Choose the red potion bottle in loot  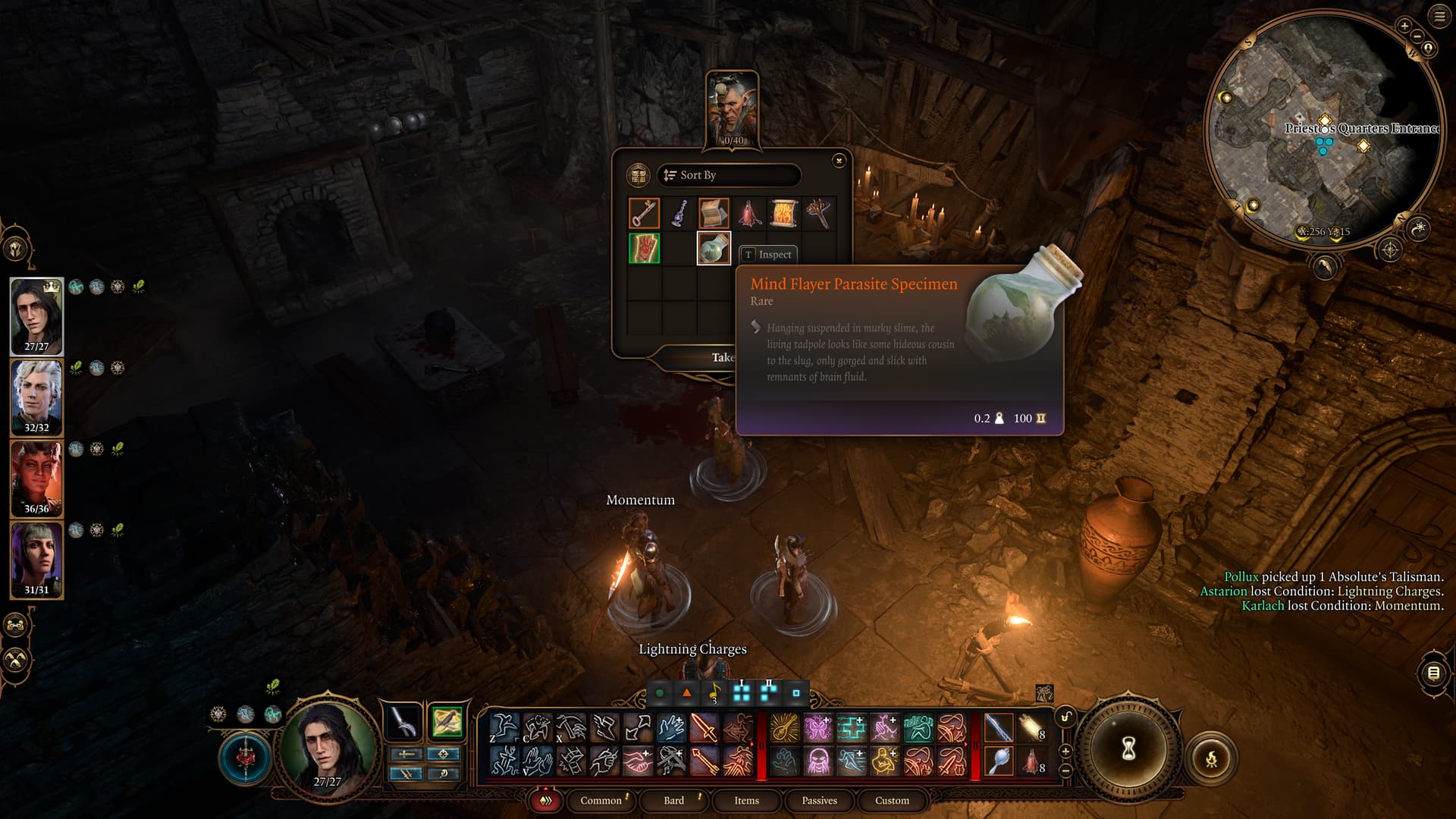pyautogui.click(x=749, y=213)
